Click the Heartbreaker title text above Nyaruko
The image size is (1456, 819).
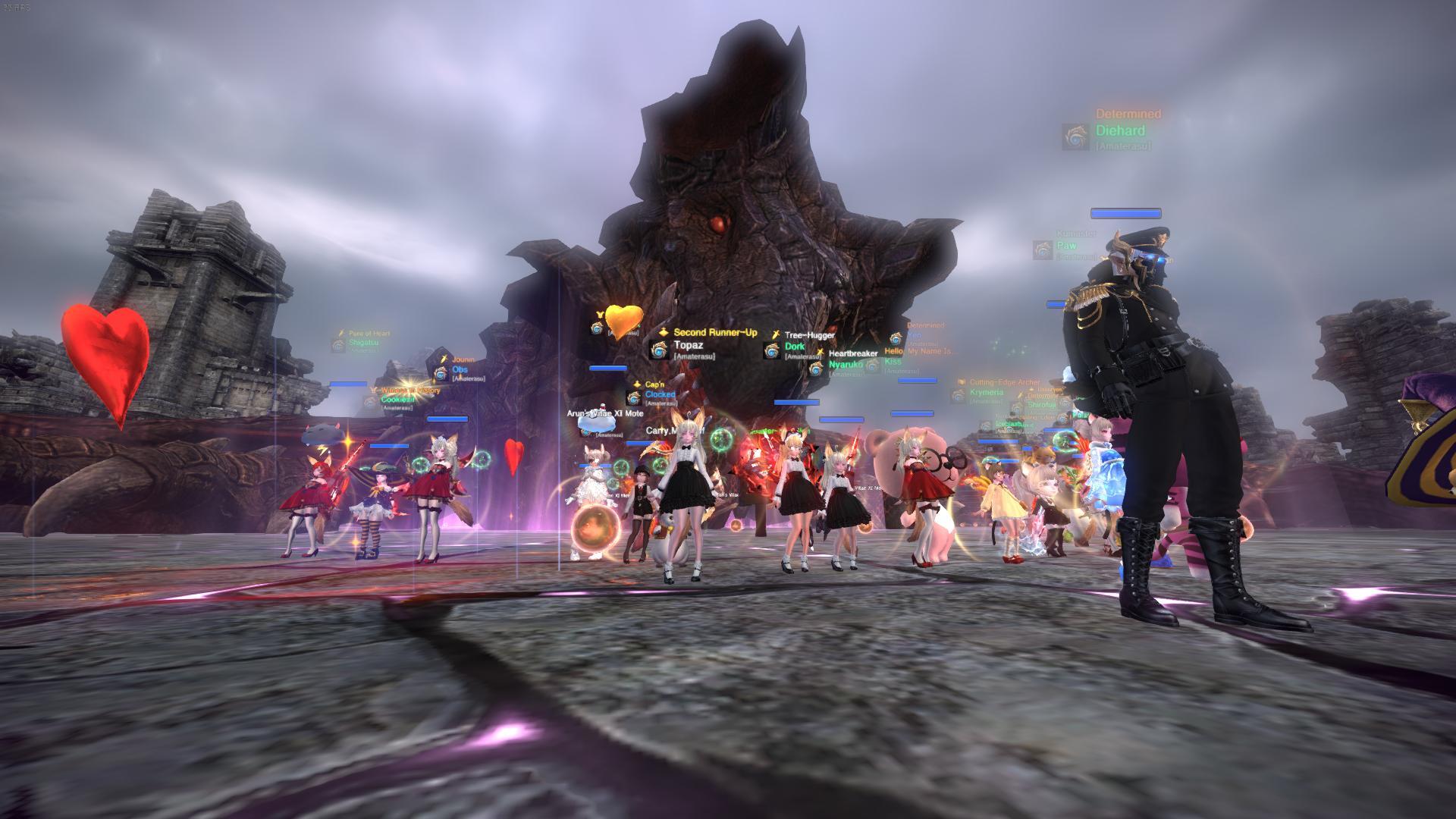click(853, 353)
